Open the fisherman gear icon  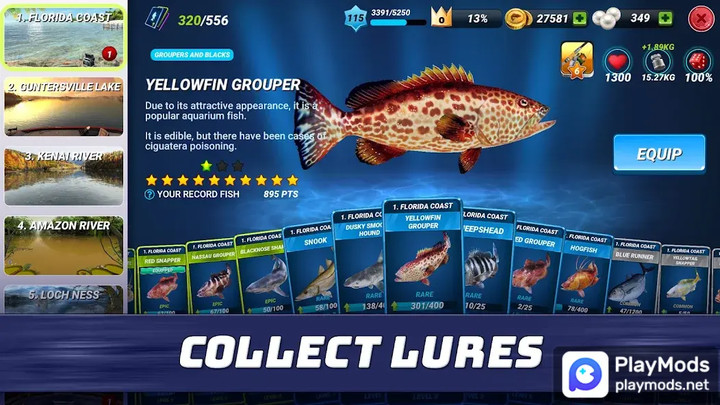point(576,58)
